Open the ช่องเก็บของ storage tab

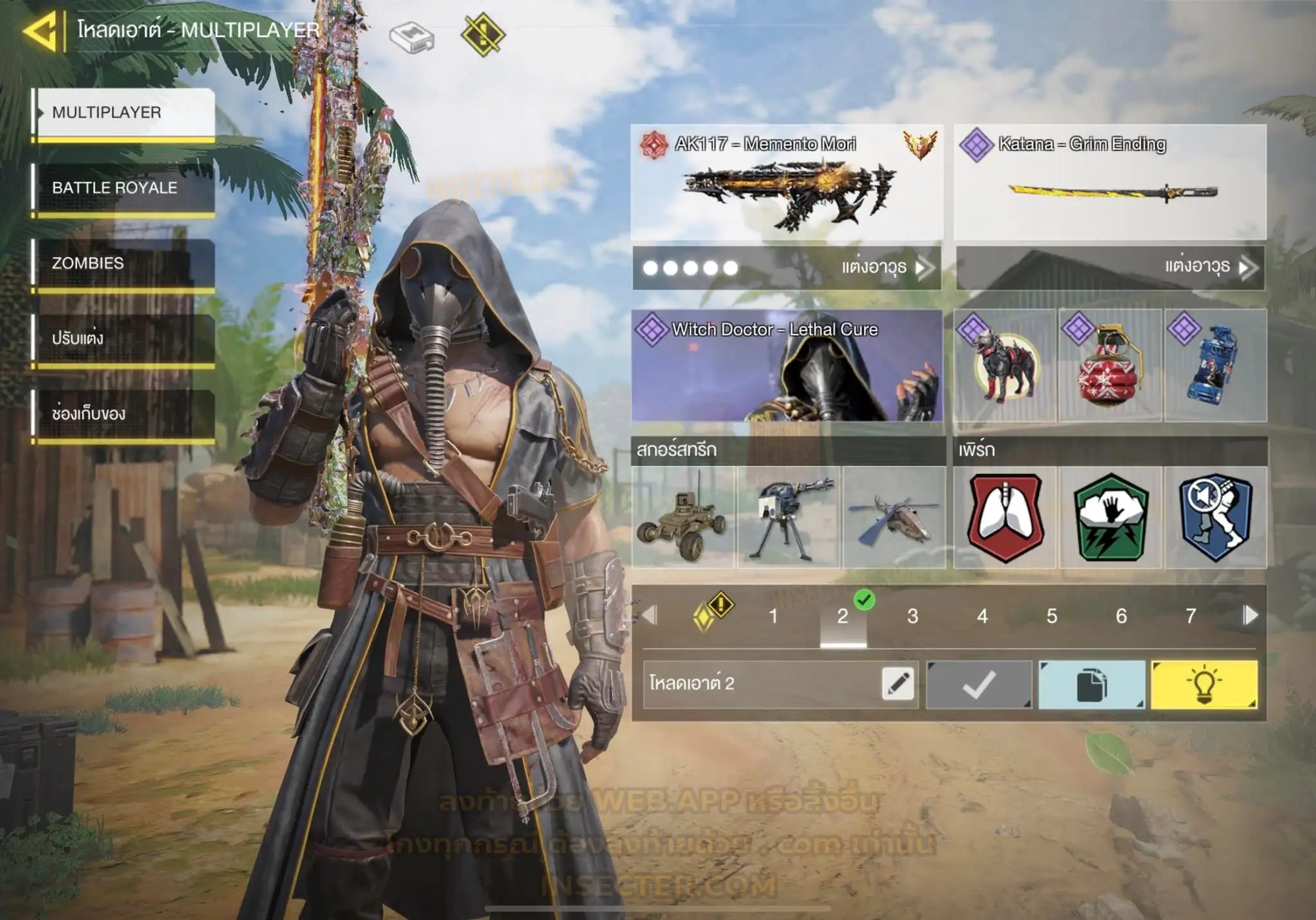(x=123, y=414)
